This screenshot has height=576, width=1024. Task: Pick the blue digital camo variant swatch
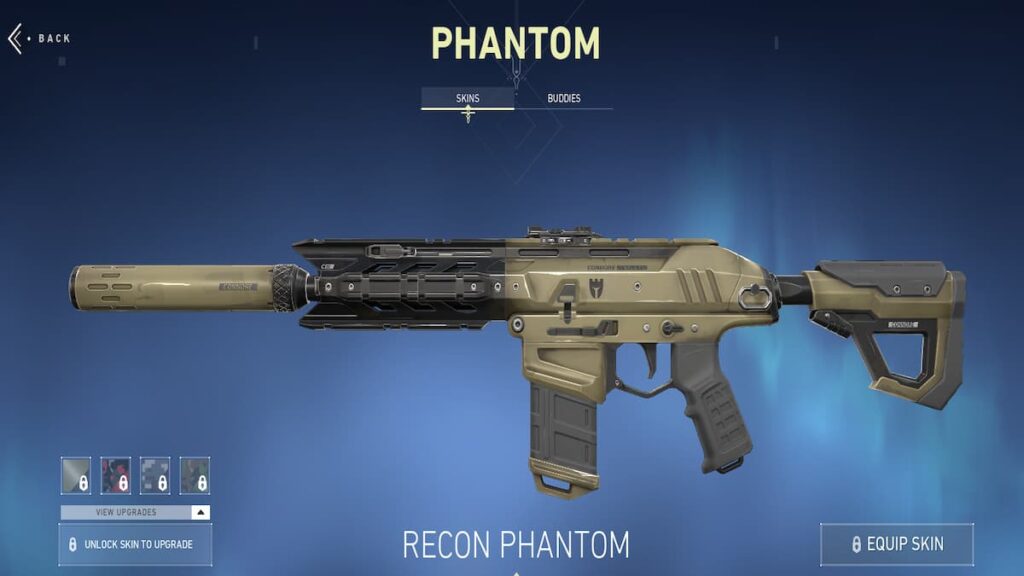[x=155, y=475]
